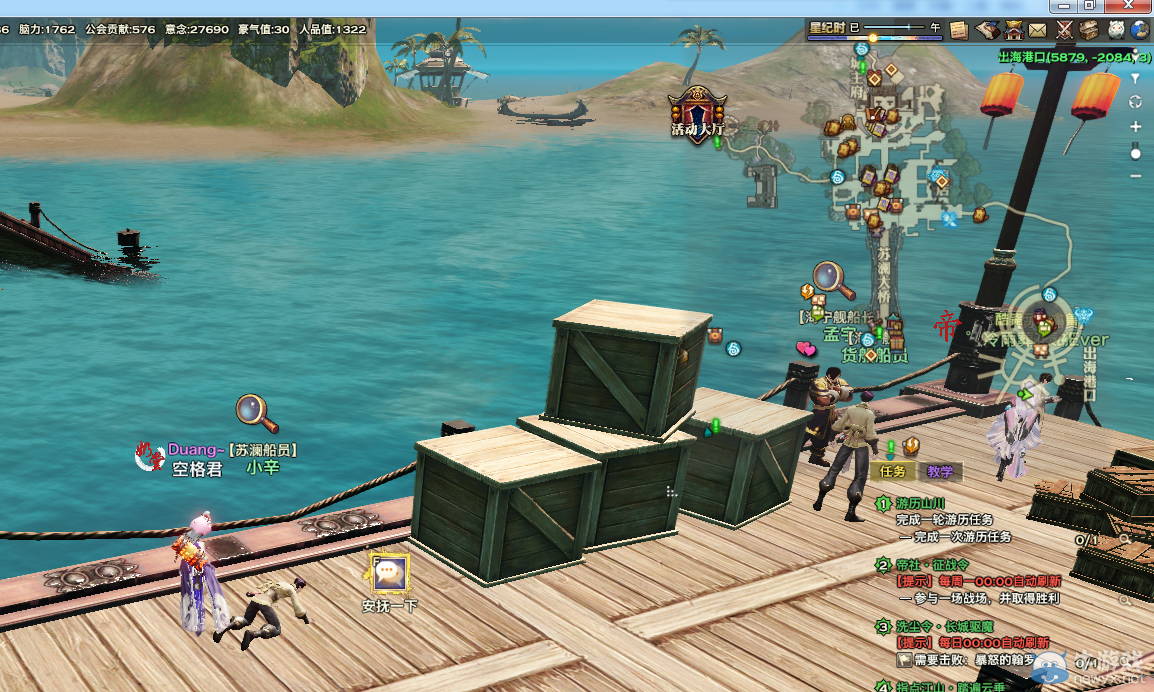Viewport: 1154px width, 692px height.
Task: Open the treasure chest icon
Action: pyautogui.click(x=1089, y=30)
